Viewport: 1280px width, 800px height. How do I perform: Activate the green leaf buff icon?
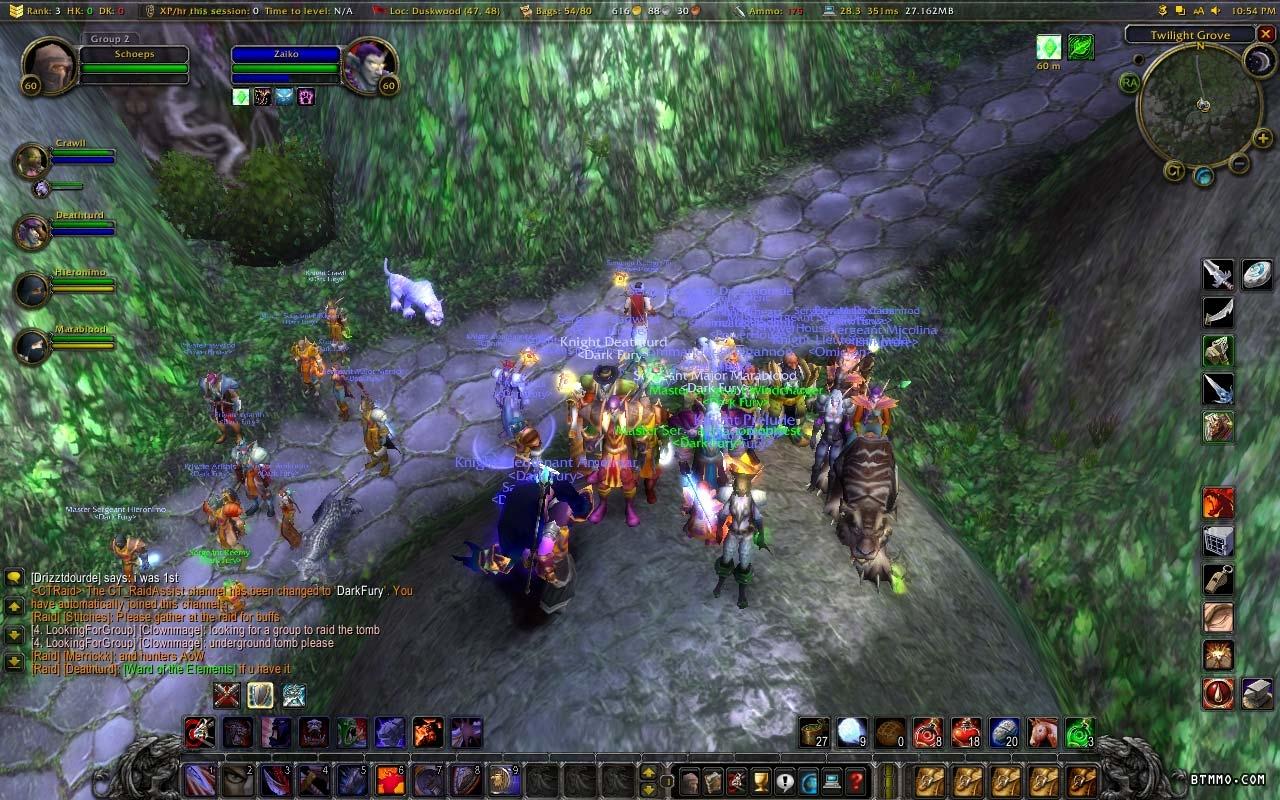click(x=1080, y=47)
